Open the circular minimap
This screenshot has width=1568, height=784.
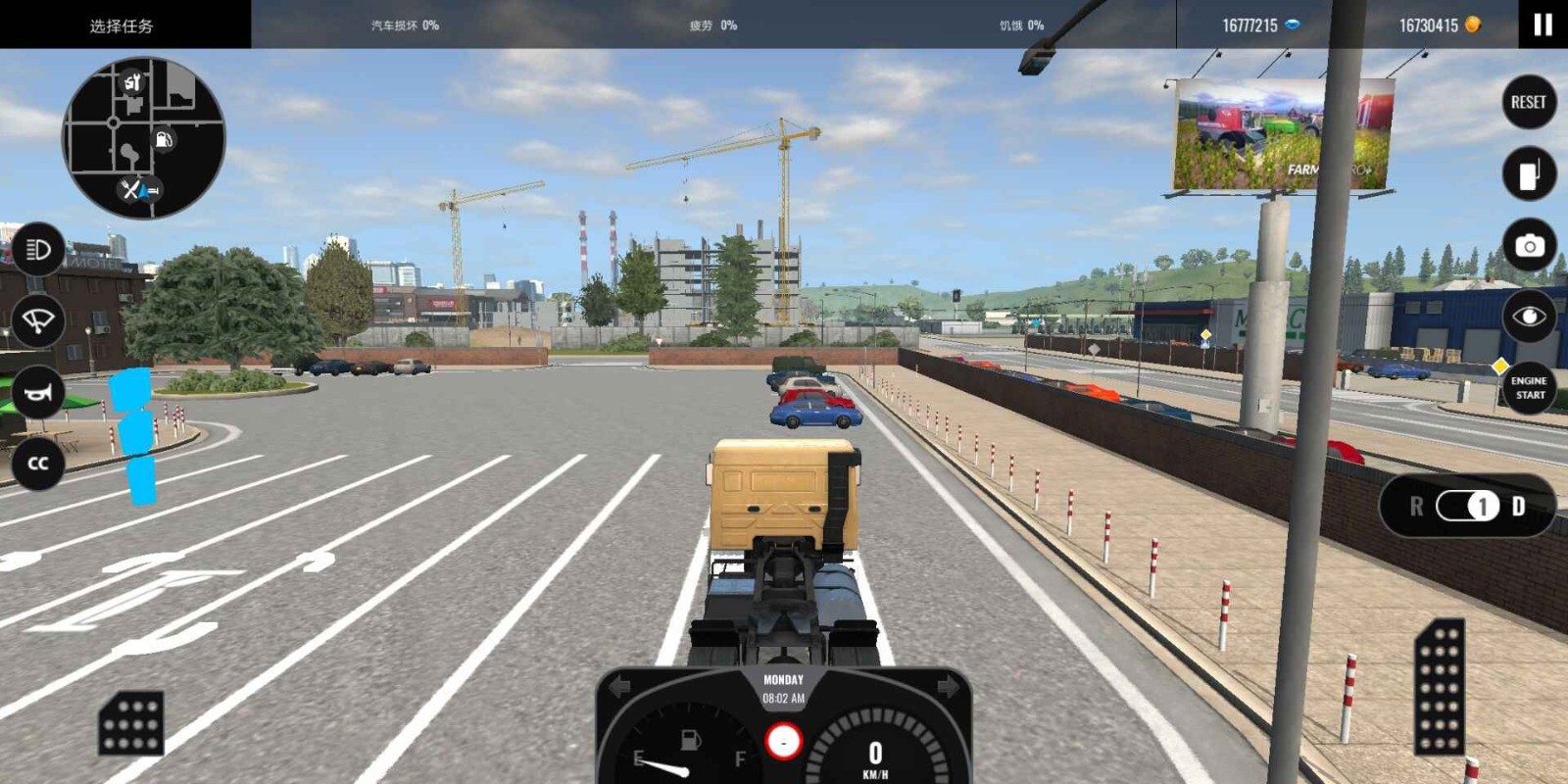143,137
